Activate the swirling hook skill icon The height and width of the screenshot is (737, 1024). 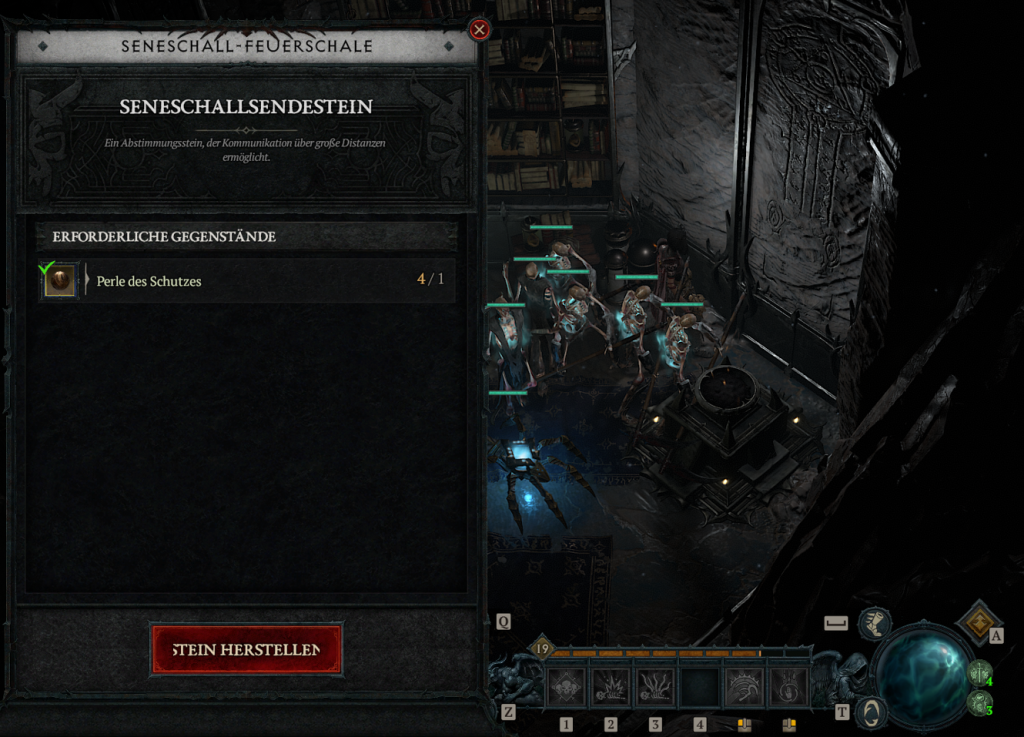click(789, 687)
